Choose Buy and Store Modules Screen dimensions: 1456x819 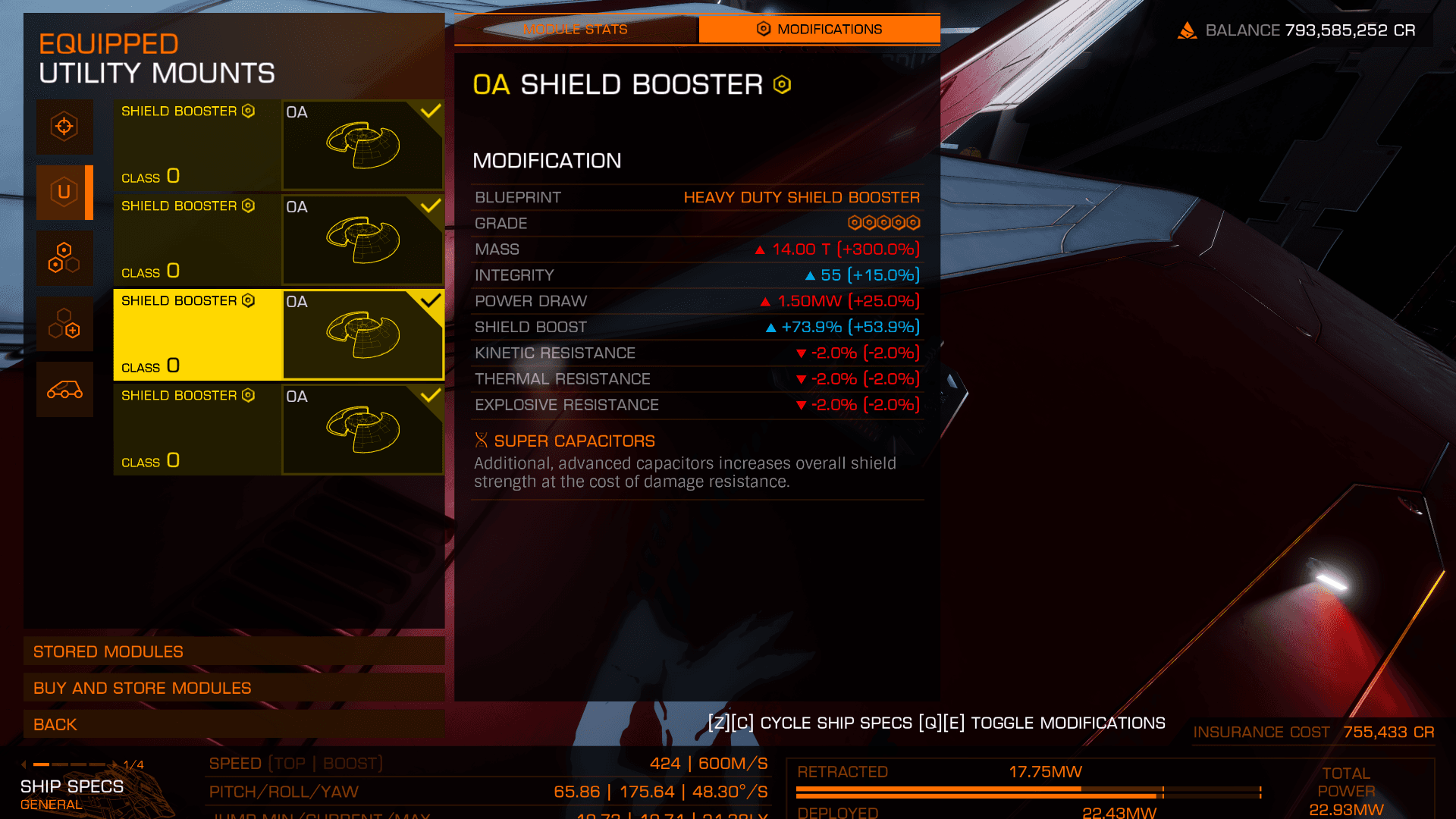234,688
